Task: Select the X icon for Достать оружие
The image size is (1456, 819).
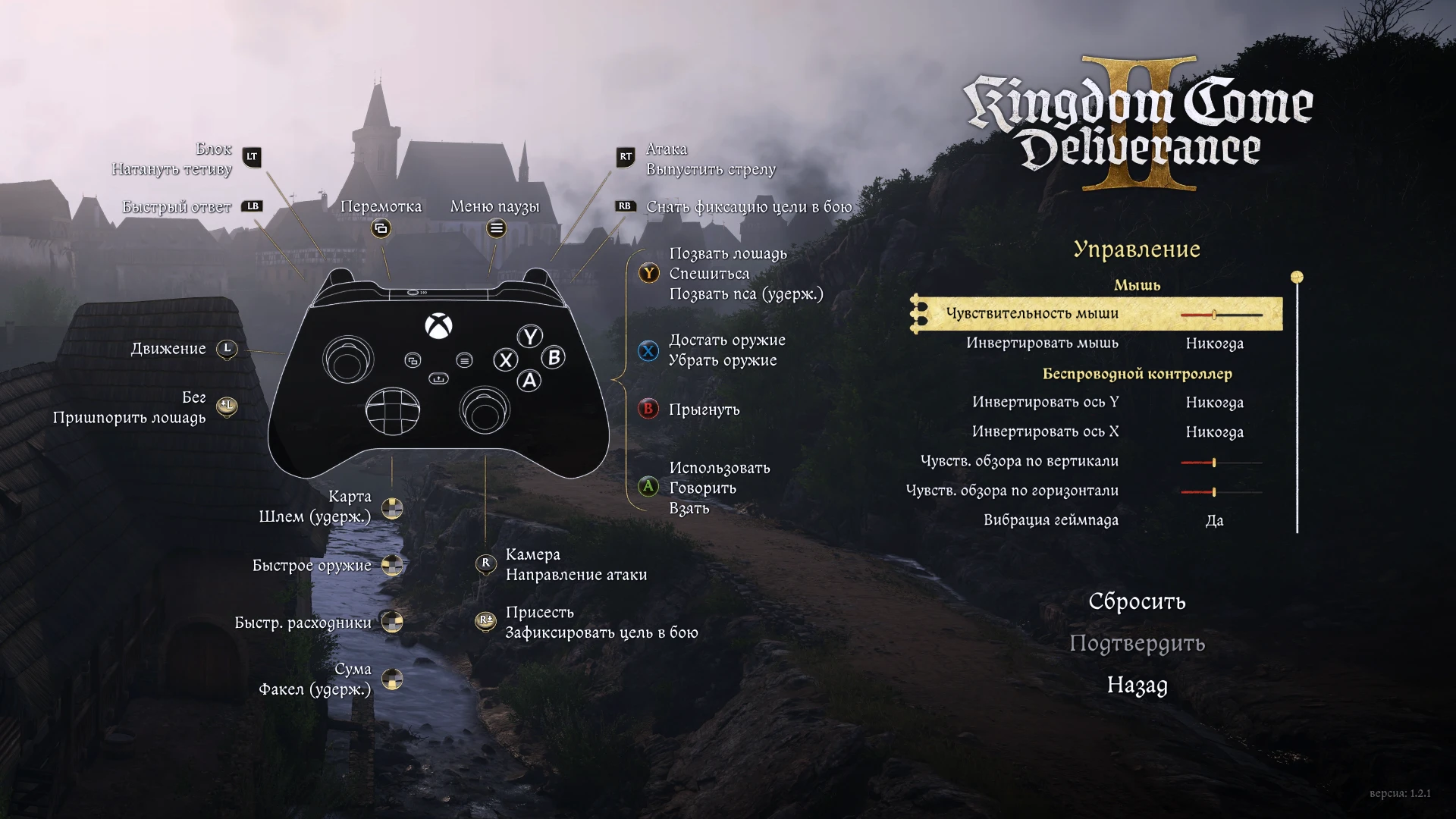Action: point(648,351)
